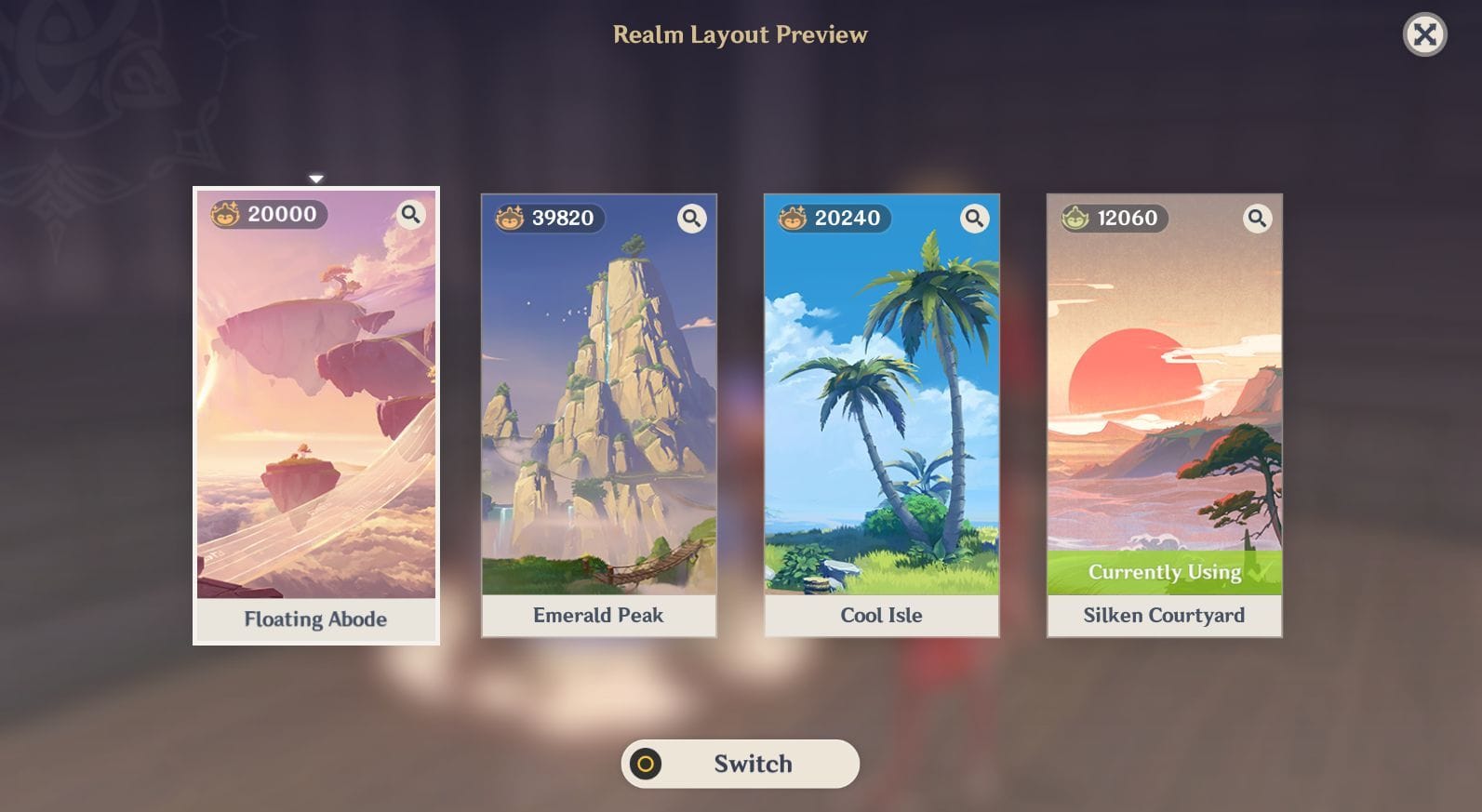Click the selection arrow above Floating Abode card
This screenshot has height=812, width=1482.
[316, 176]
